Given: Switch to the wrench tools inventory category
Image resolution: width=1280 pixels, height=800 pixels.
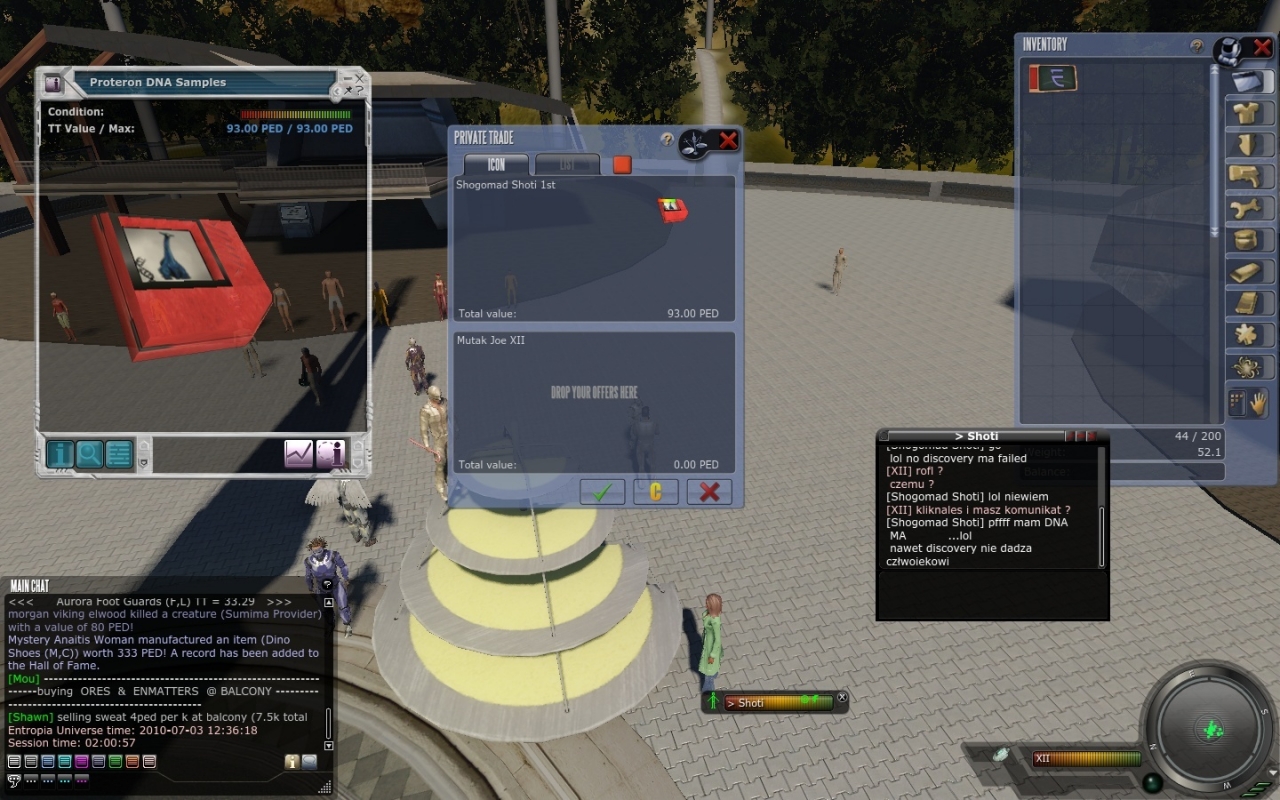Looking at the screenshot, I should [x=1246, y=209].
